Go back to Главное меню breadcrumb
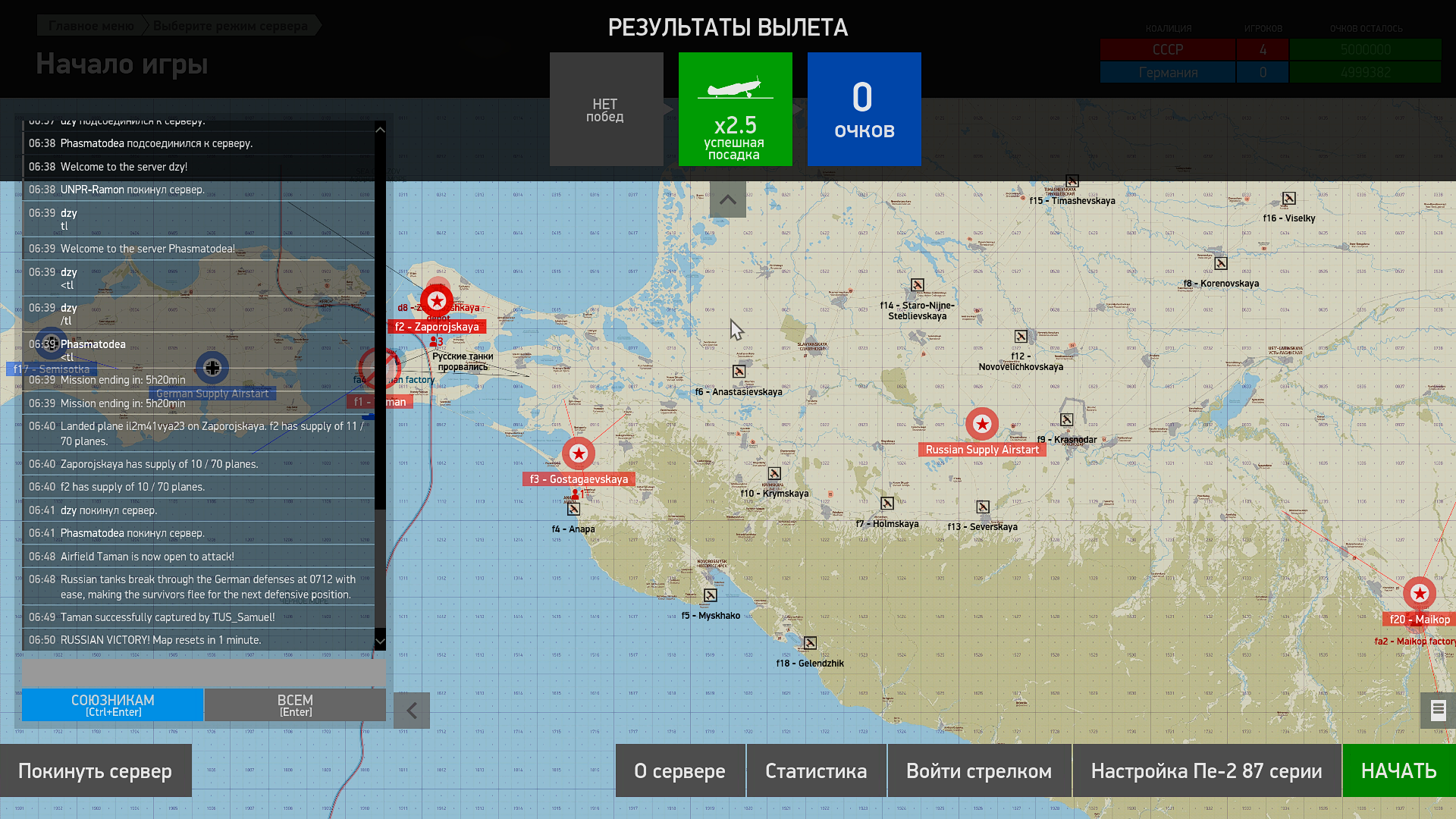Viewport: 1456px width, 819px height. click(x=91, y=26)
